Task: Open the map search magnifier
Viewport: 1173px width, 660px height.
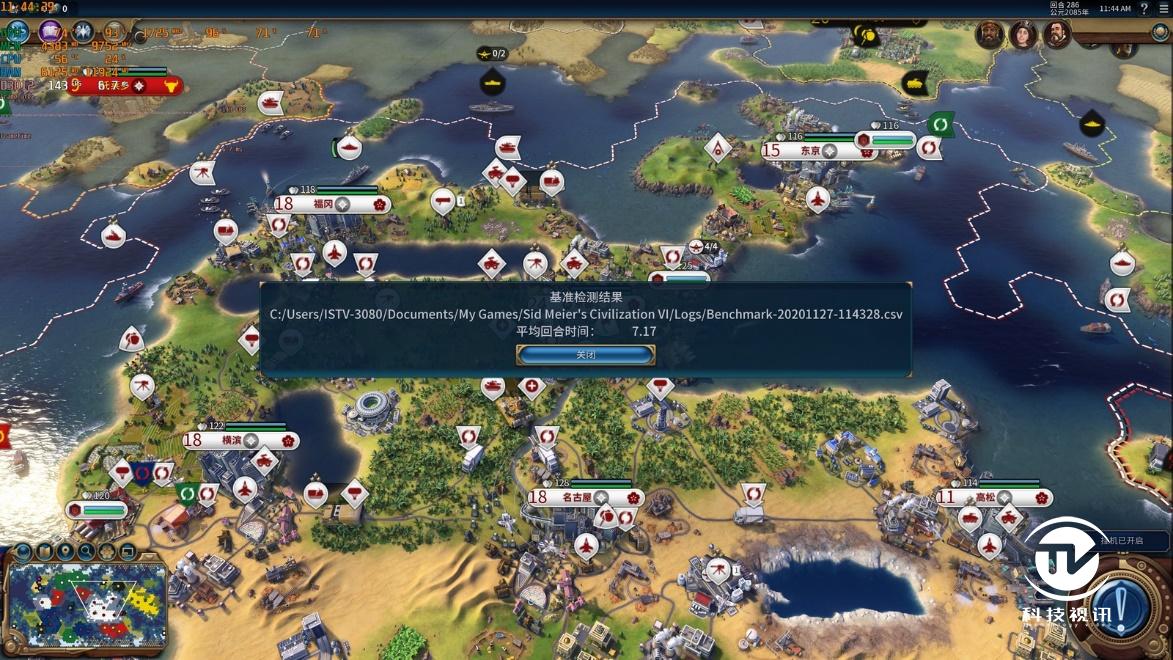Action: (86, 551)
